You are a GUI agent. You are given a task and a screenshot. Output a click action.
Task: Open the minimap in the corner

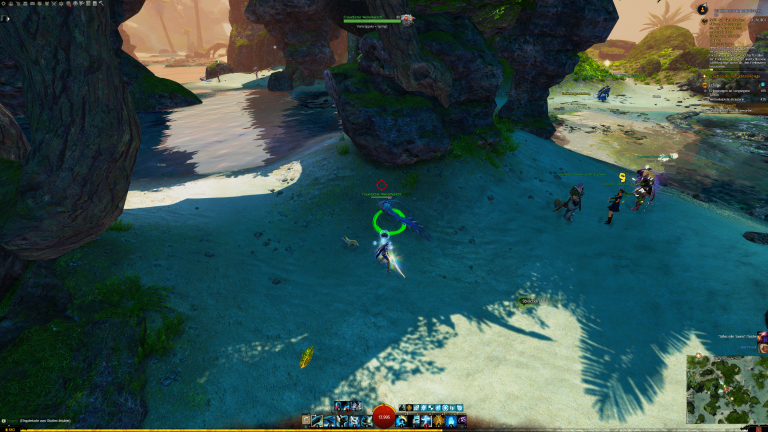(x=727, y=389)
